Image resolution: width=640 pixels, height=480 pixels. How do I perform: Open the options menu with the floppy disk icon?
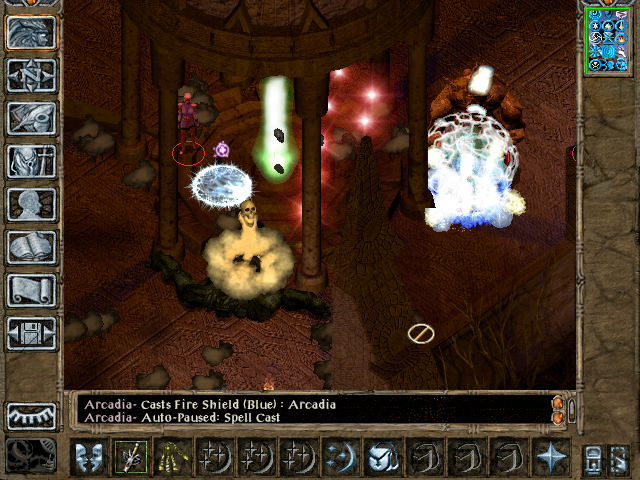tap(32, 333)
